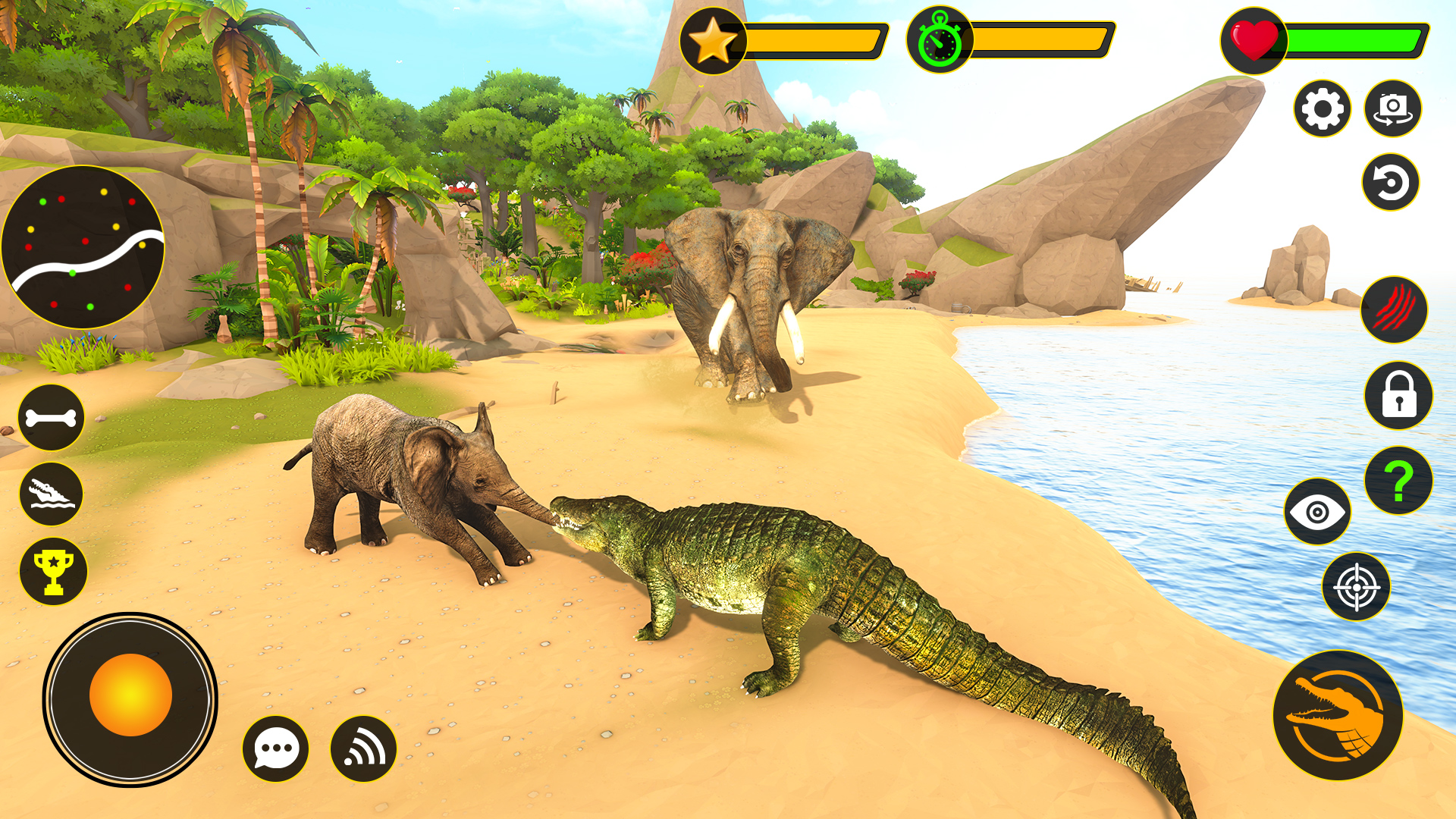Toggle the eye vision mode
1456x819 pixels.
tap(1319, 510)
